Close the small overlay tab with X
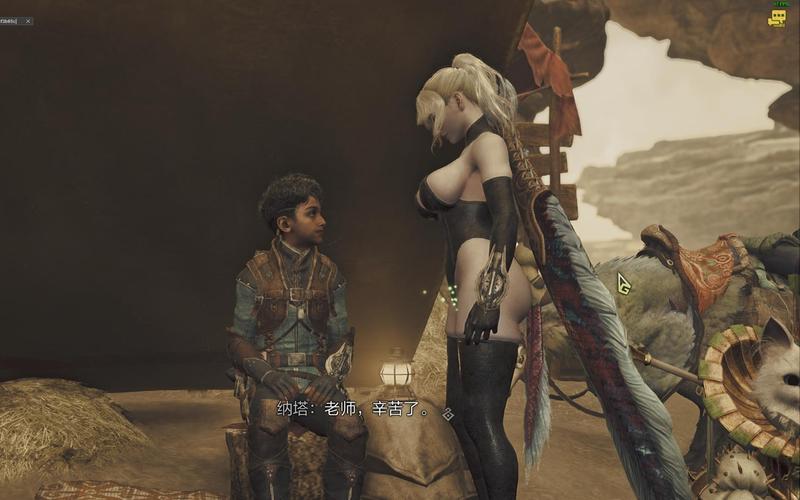 pyautogui.click(x=27, y=21)
